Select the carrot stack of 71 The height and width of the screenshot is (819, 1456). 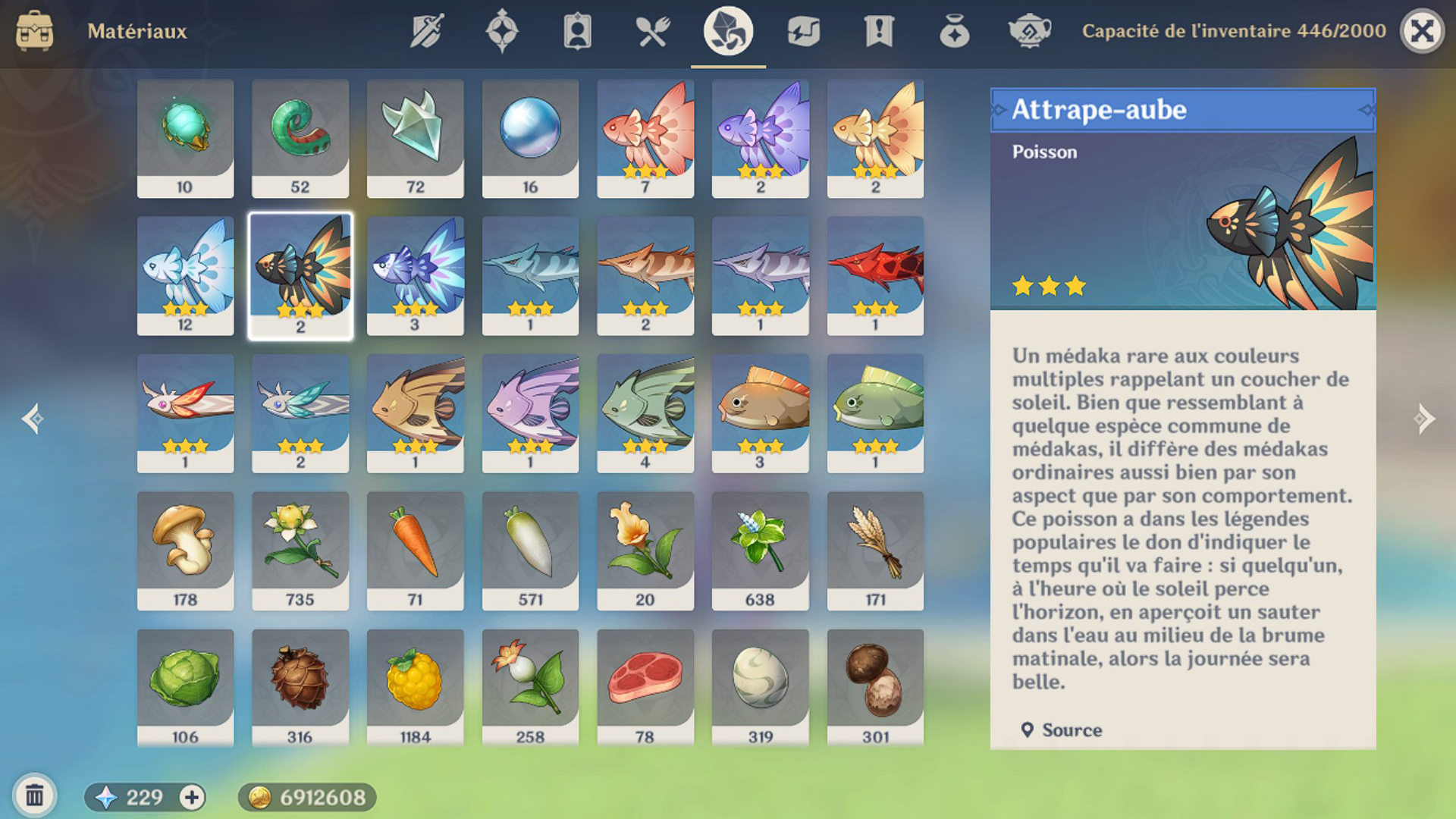coord(415,550)
